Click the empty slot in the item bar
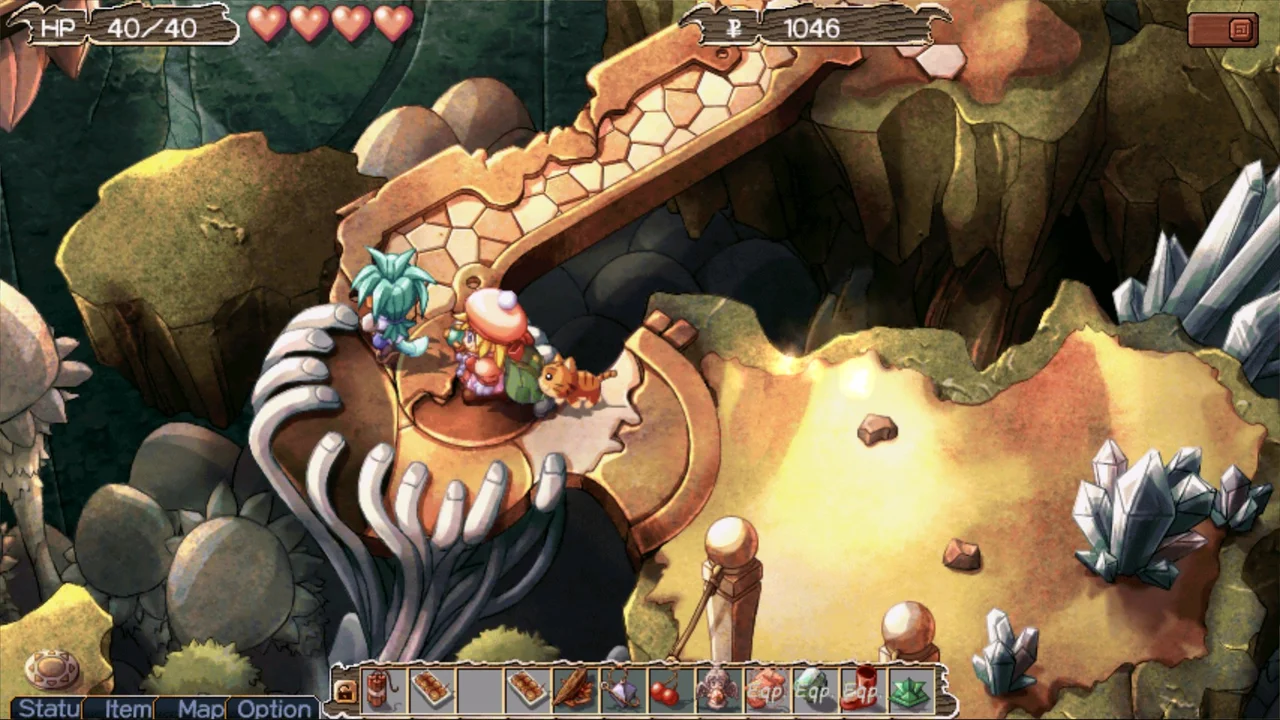1280x720 pixels. (x=478, y=690)
